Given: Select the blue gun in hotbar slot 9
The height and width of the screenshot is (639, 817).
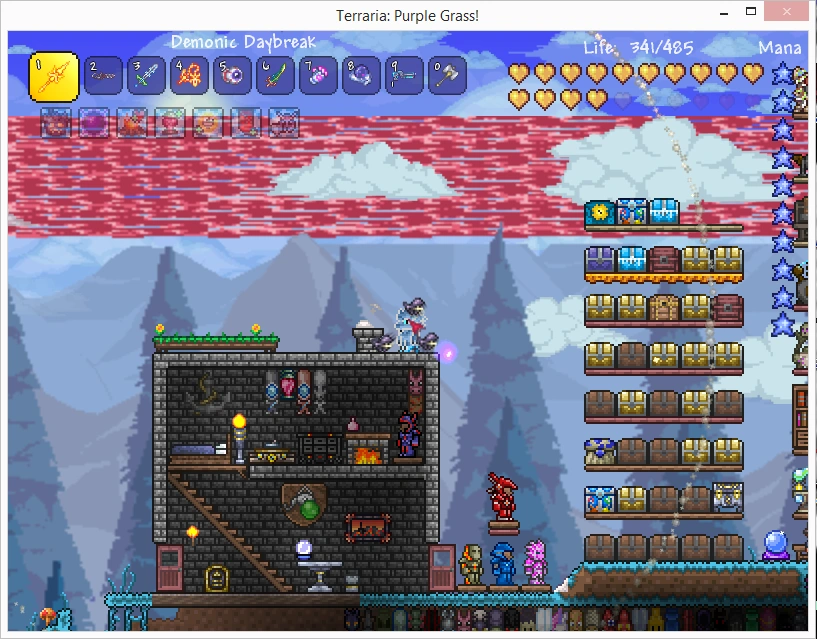Looking at the screenshot, I should [404, 75].
